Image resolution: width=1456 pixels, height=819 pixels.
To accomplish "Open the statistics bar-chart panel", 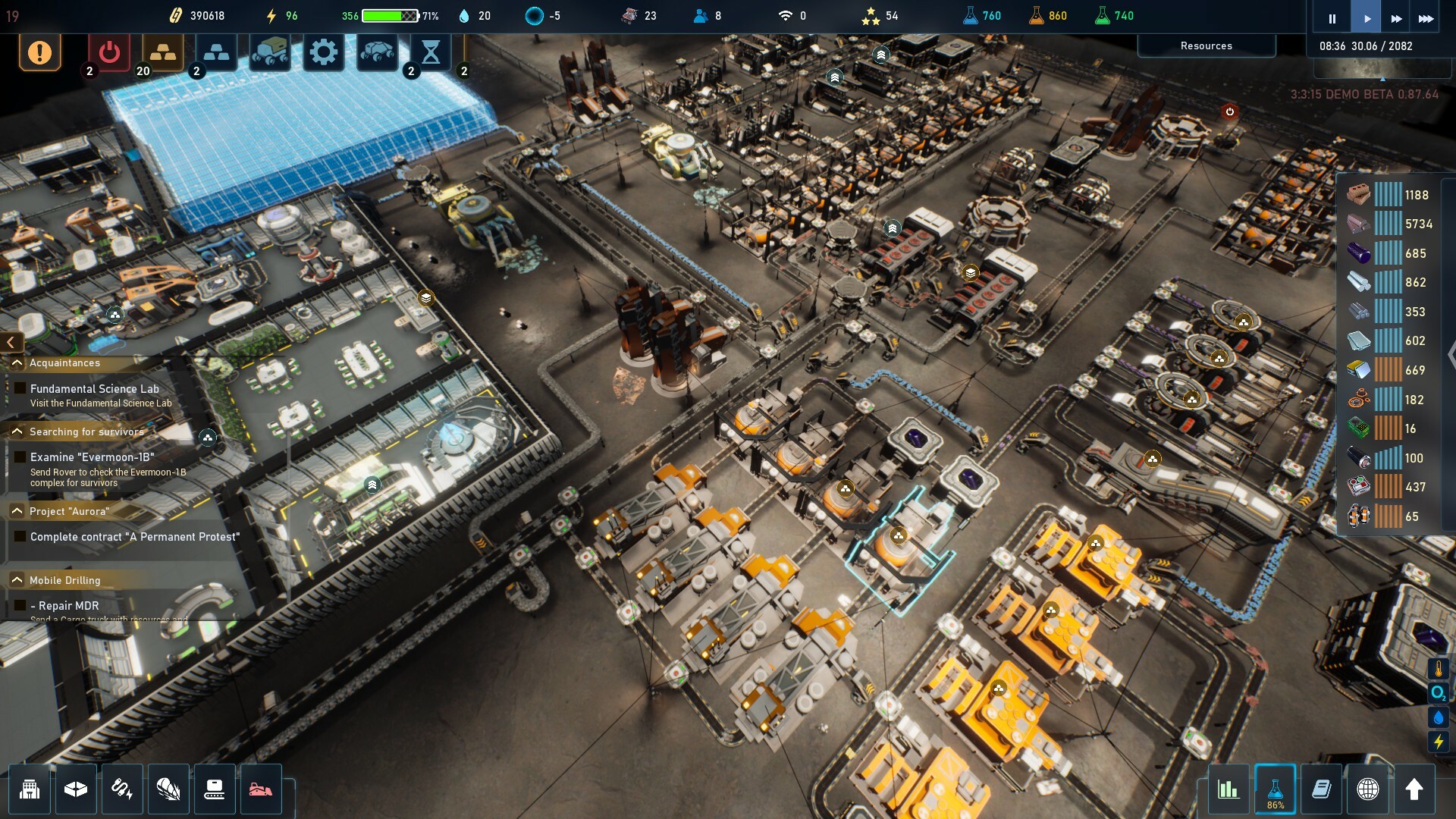I will [1228, 789].
